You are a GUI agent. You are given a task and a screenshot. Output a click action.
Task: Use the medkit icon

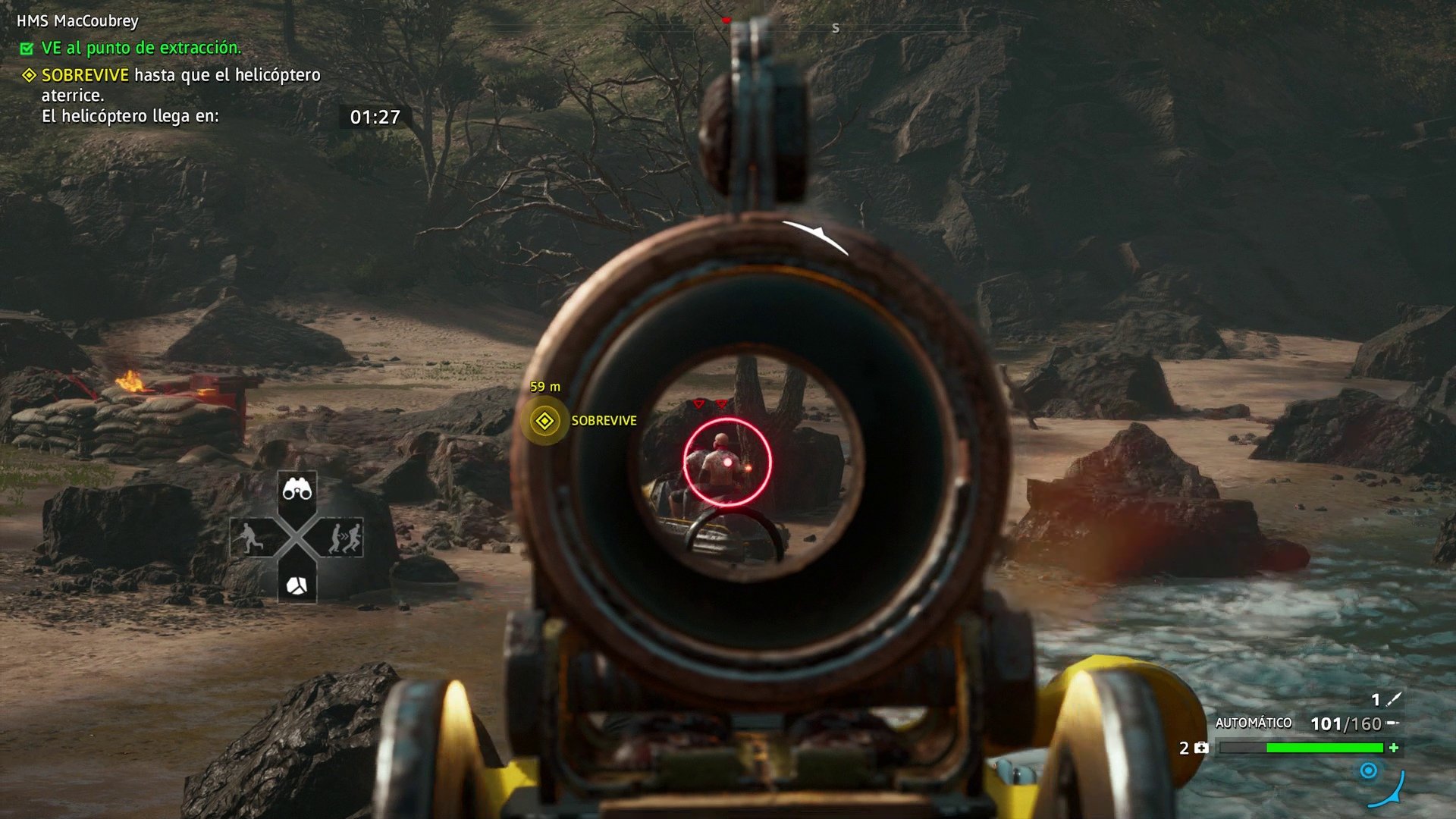coord(1201,748)
